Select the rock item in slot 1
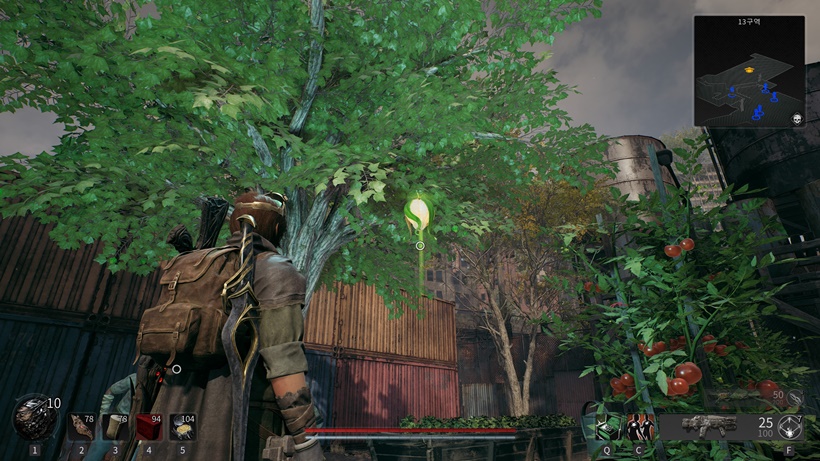 click(x=34, y=418)
